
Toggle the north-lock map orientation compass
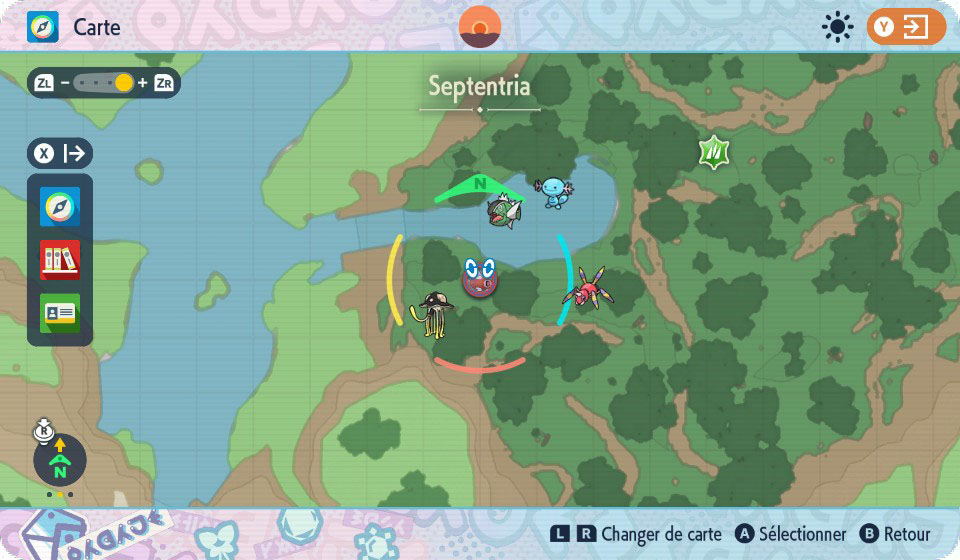click(x=60, y=460)
